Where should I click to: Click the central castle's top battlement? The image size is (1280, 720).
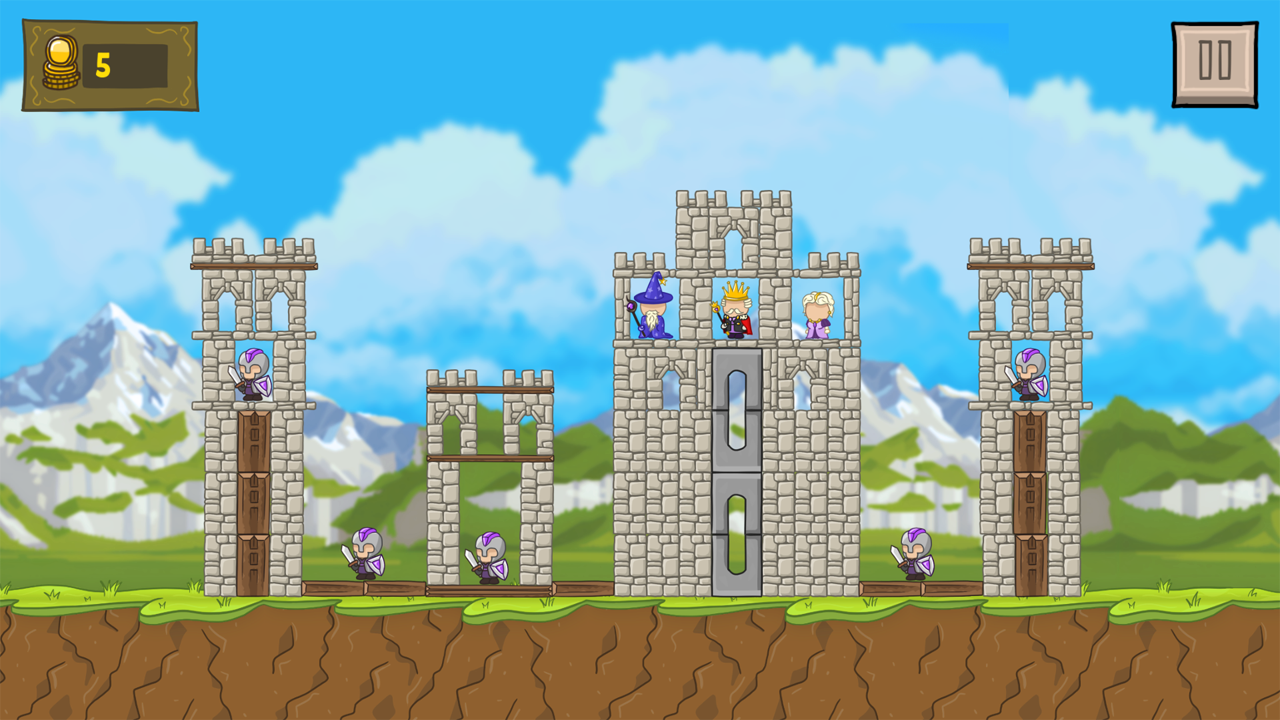[733, 200]
